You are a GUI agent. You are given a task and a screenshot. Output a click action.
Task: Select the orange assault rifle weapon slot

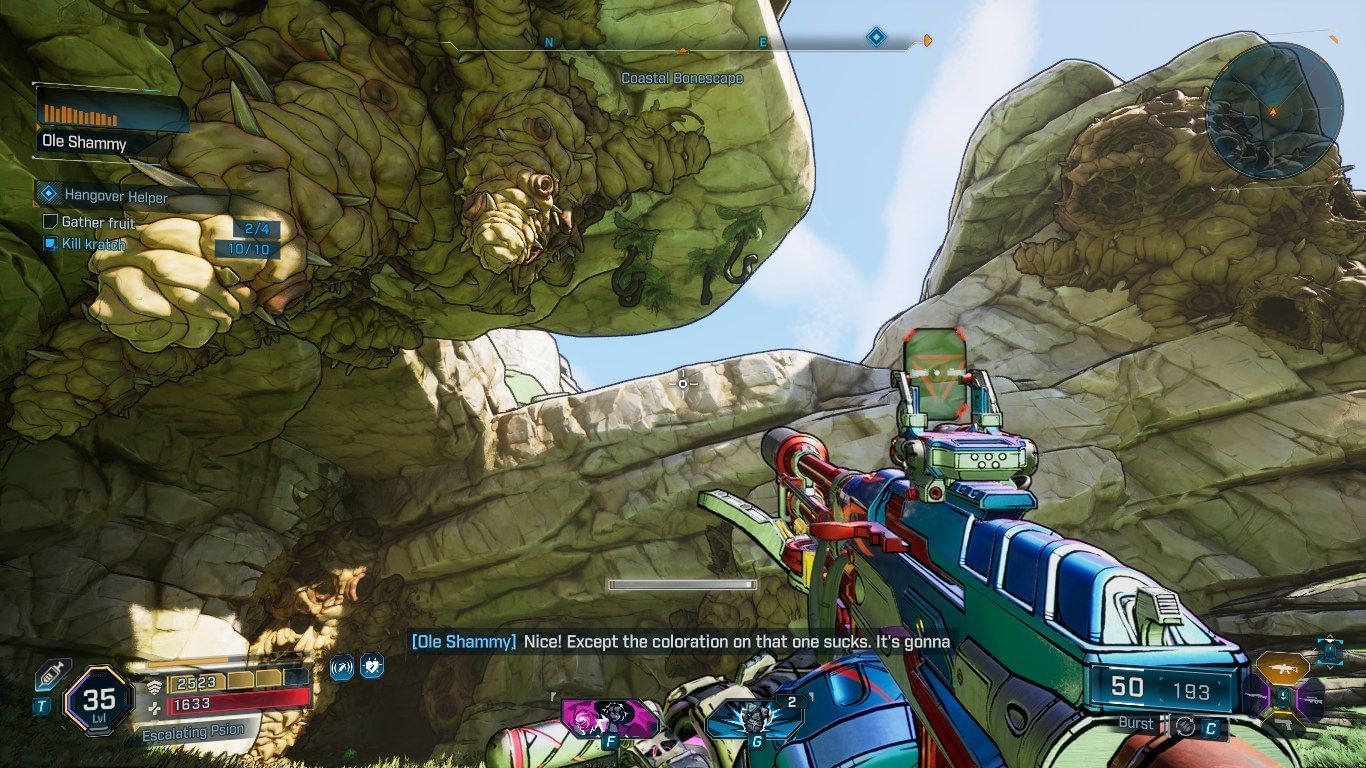tap(1281, 666)
